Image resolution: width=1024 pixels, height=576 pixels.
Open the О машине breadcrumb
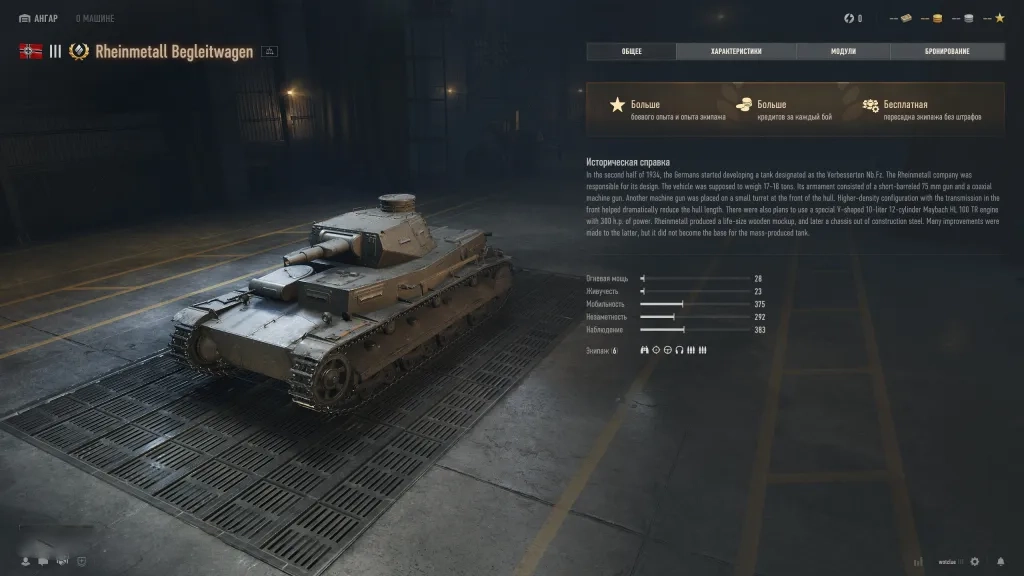(95, 18)
